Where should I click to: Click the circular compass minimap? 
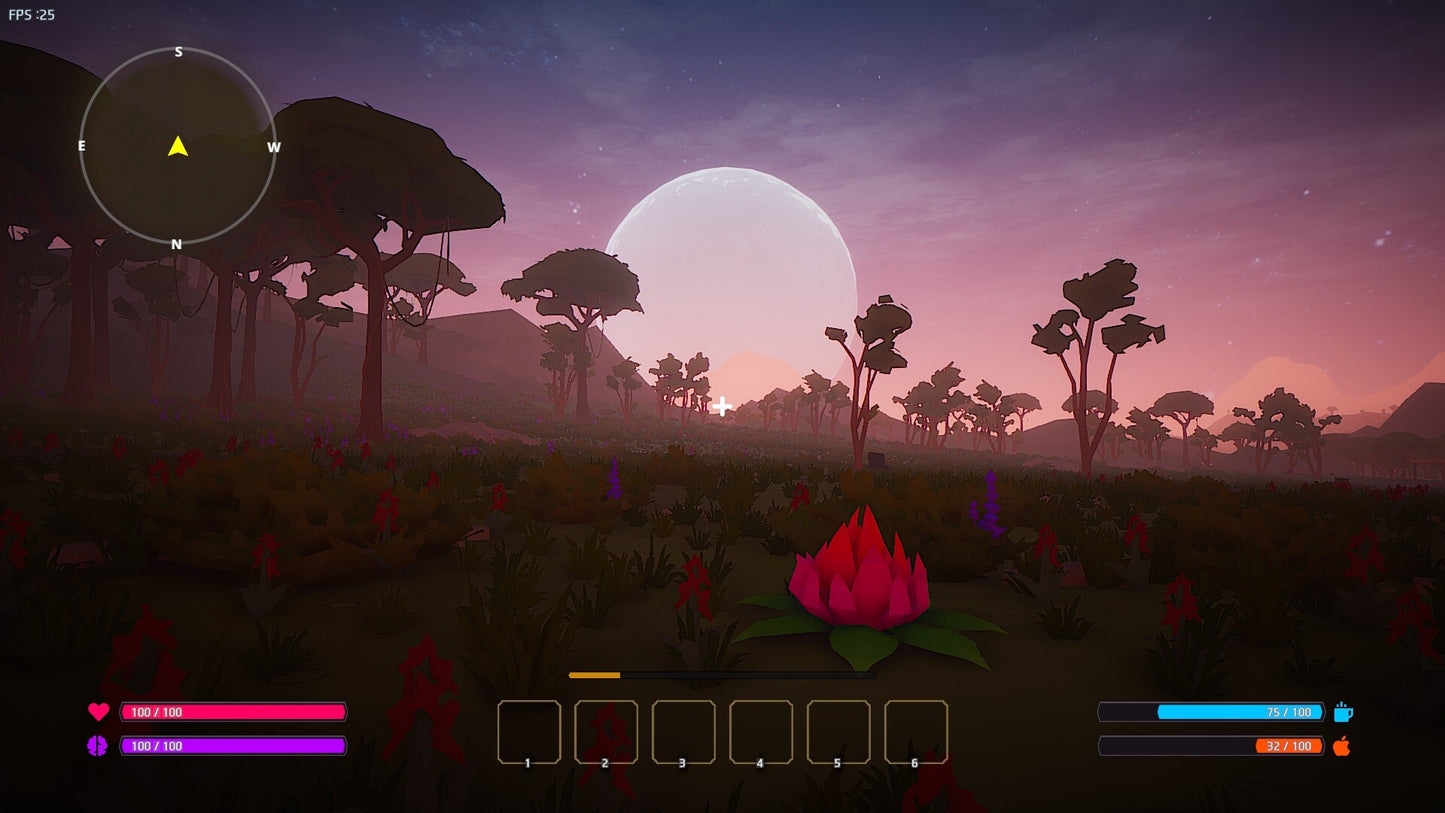pyautogui.click(x=178, y=146)
